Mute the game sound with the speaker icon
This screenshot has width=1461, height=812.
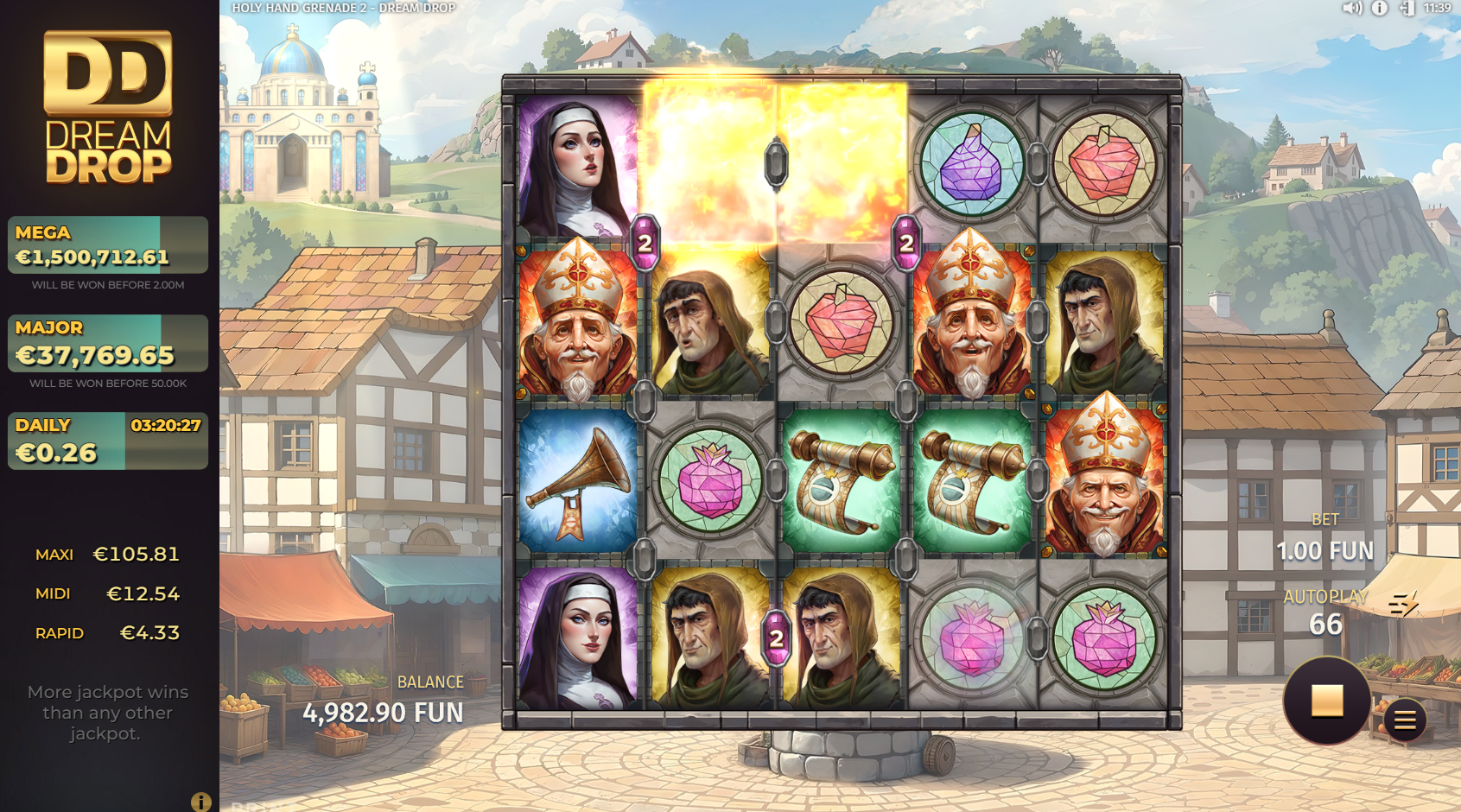(1351, 8)
